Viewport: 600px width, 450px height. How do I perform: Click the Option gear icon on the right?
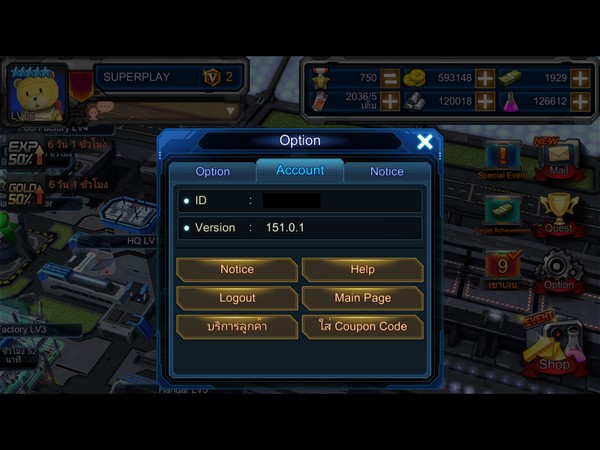558,270
